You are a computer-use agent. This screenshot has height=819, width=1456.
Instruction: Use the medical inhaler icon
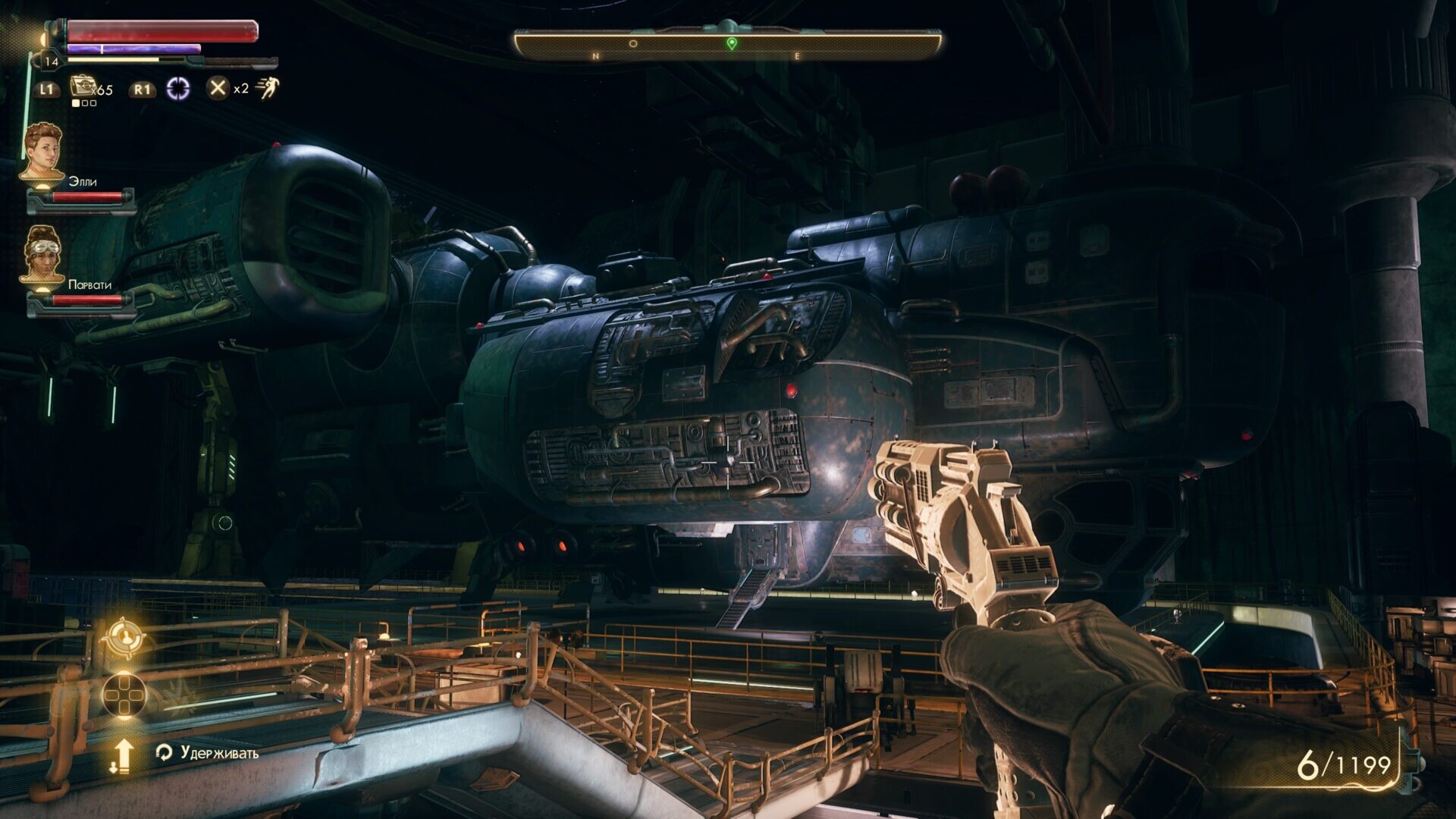[x=82, y=87]
